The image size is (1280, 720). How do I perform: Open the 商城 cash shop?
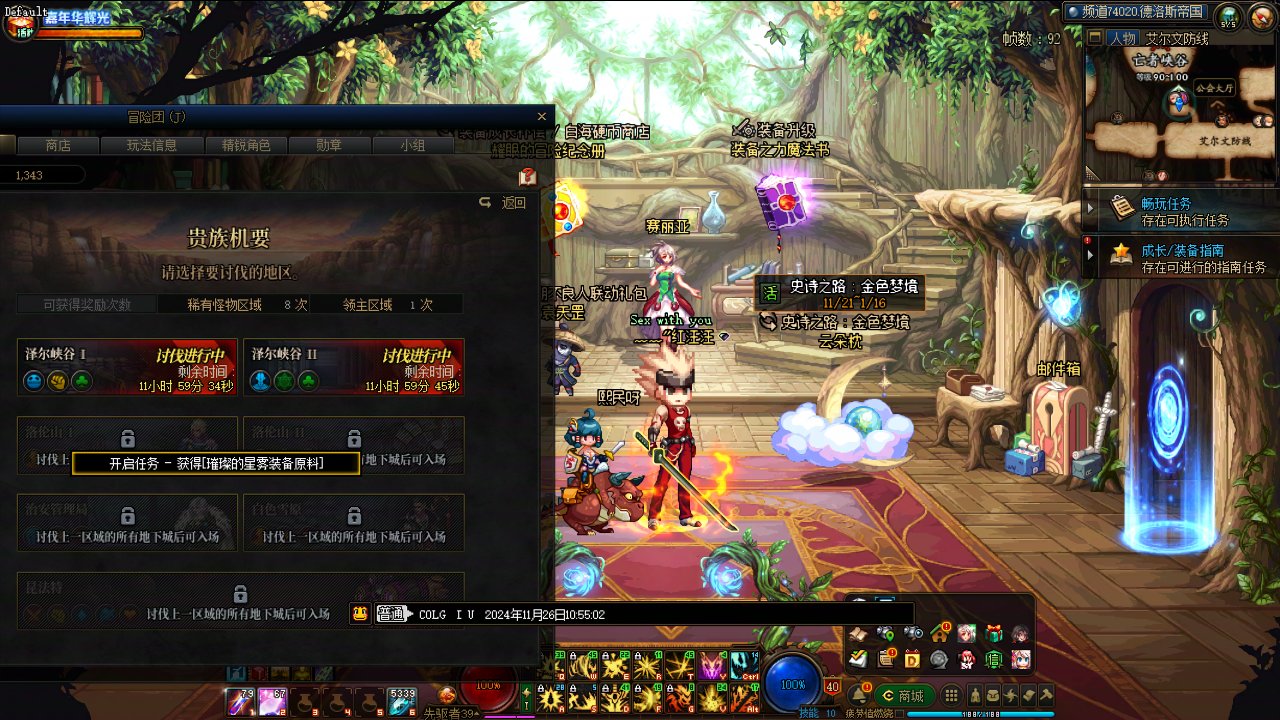pos(903,696)
